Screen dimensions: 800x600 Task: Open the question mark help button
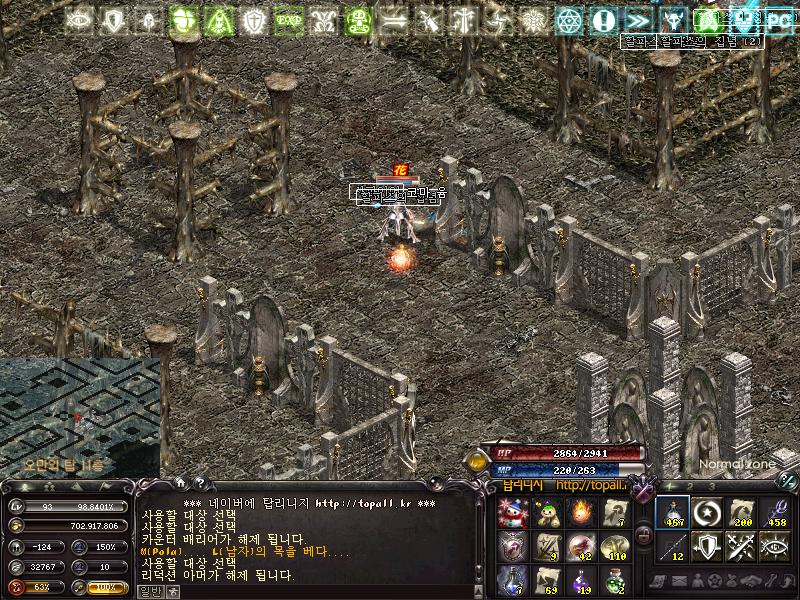[x=199, y=484]
